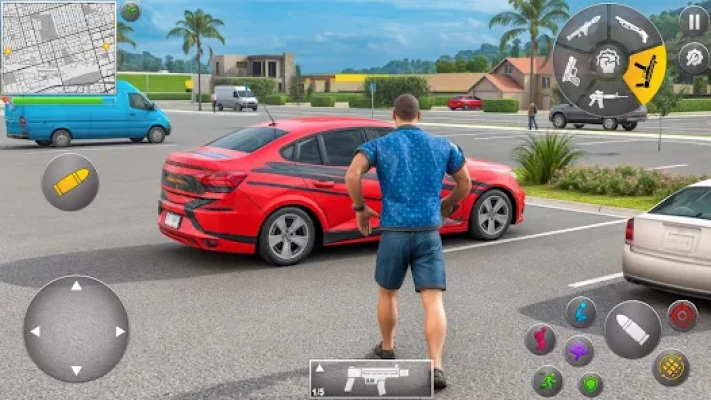
Task: Tap the purple figure action button
Action: pyautogui.click(x=579, y=351)
